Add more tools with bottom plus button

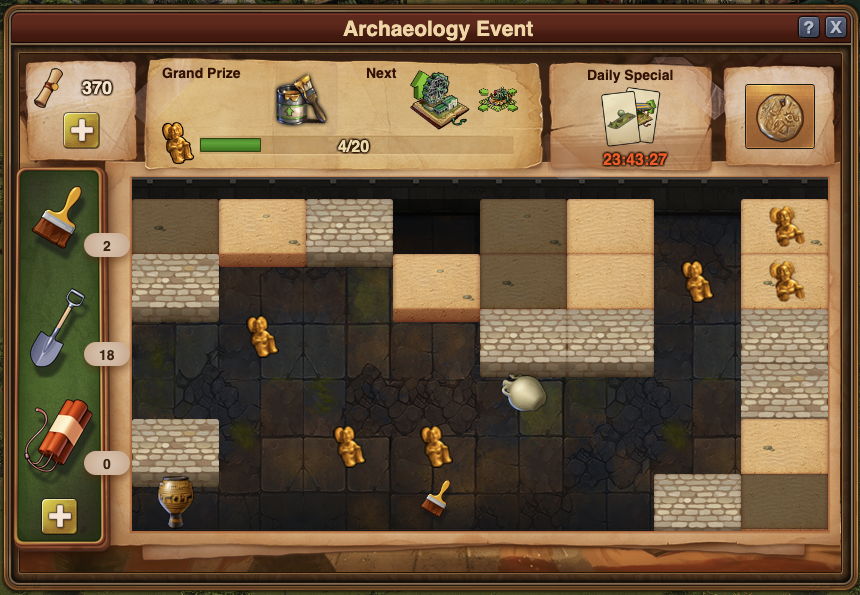60,516
